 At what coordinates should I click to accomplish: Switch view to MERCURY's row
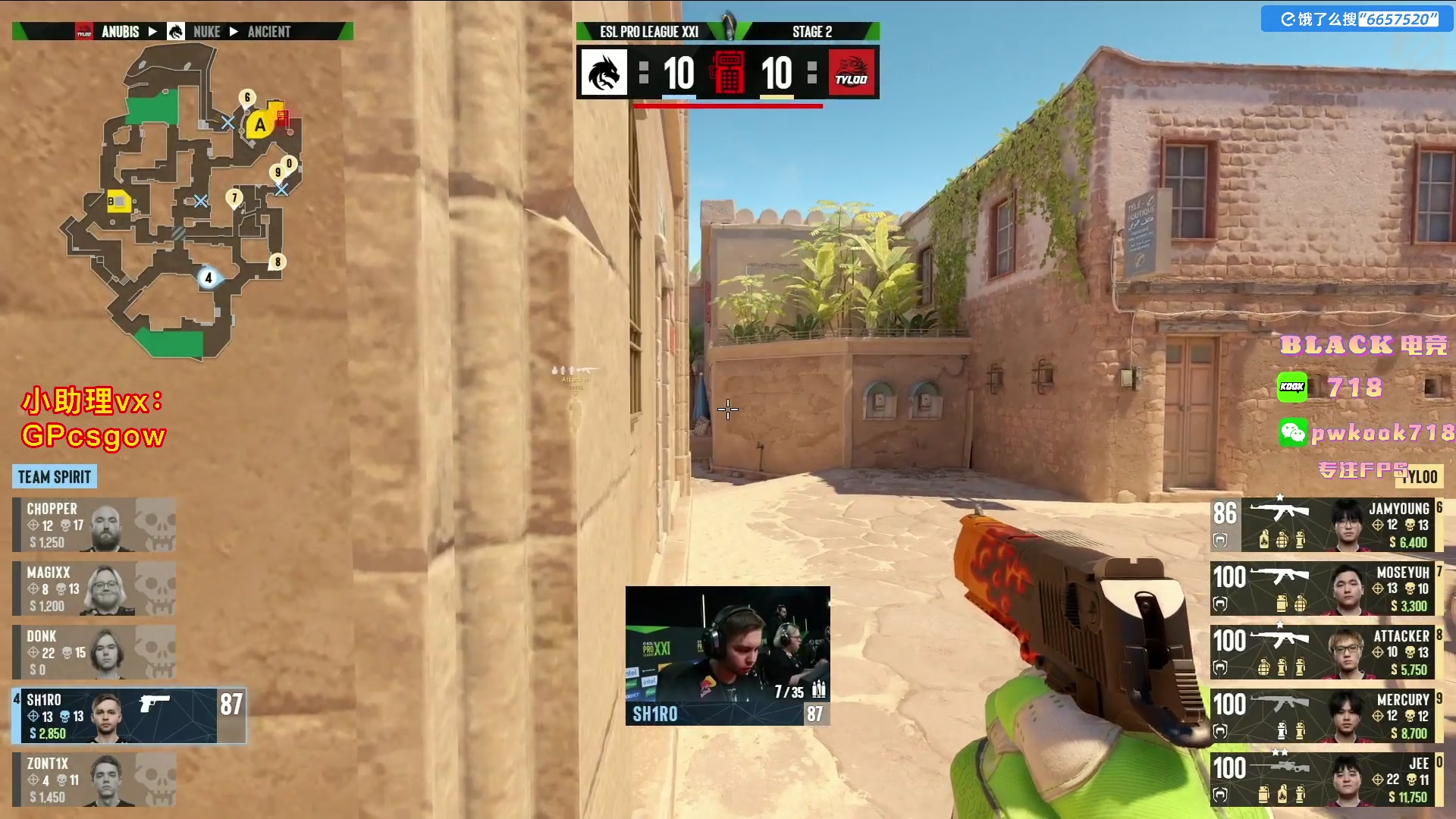pos(1323,716)
